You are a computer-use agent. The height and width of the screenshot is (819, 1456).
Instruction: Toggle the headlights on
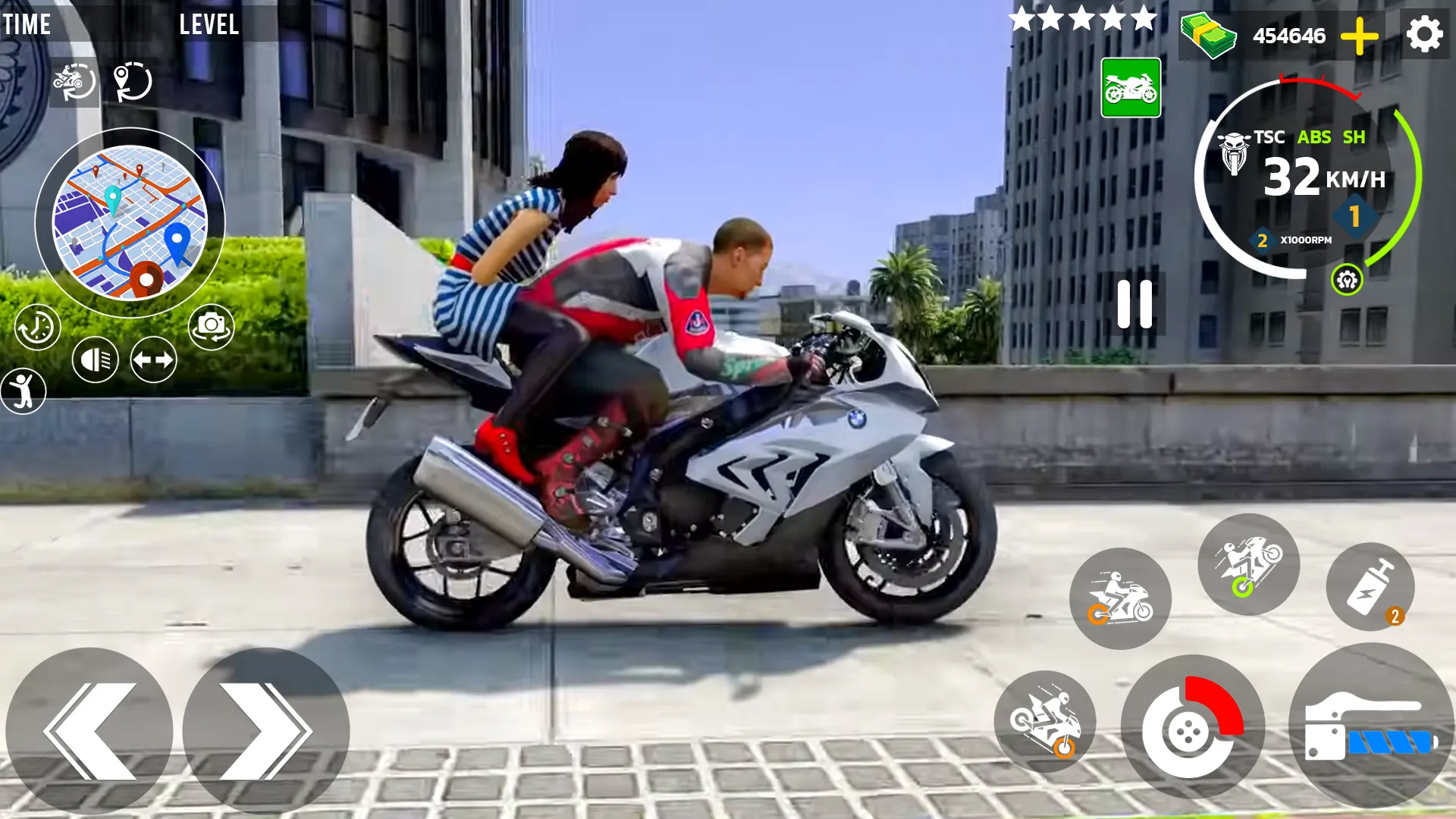coord(96,359)
